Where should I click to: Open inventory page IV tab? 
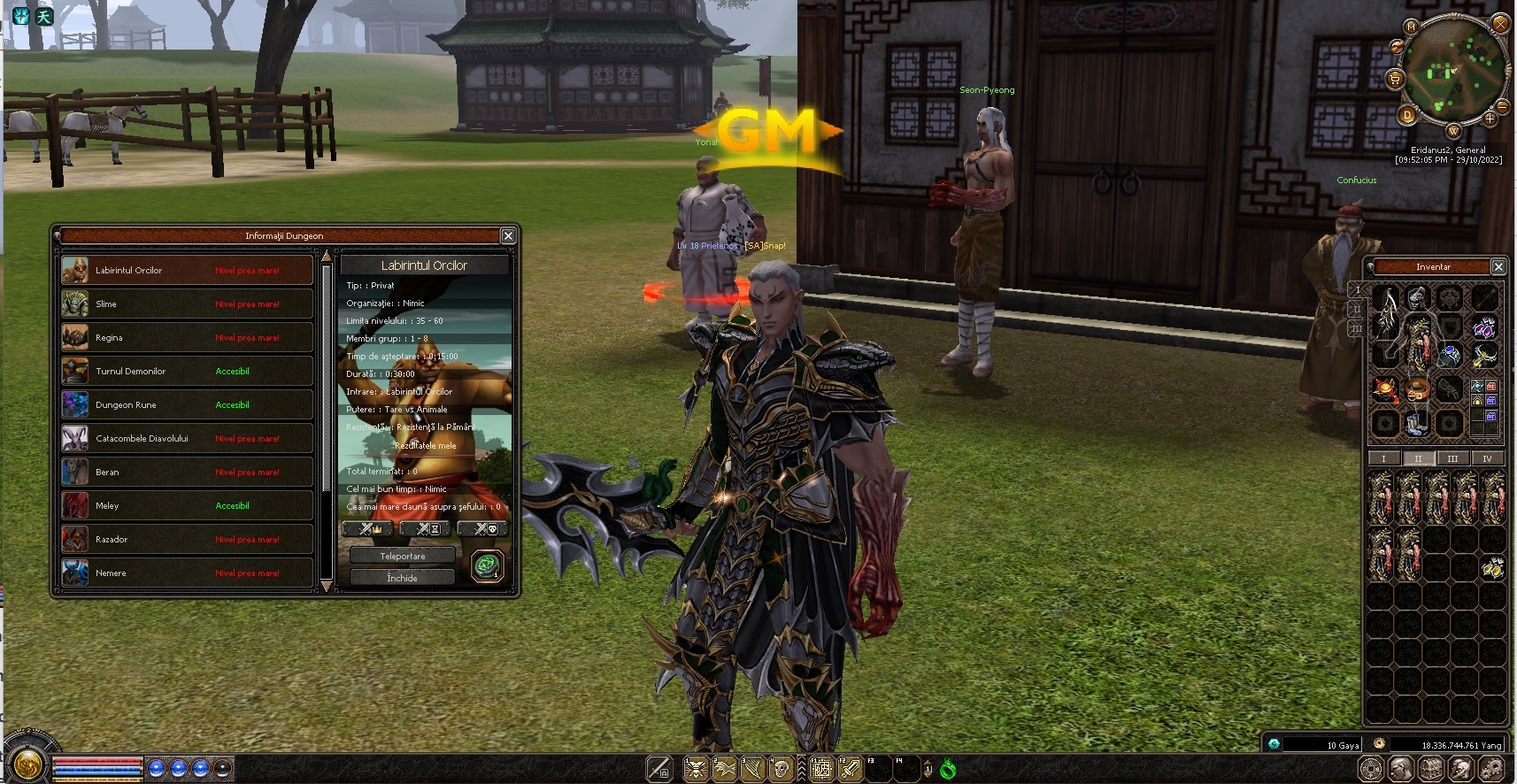tap(1487, 458)
